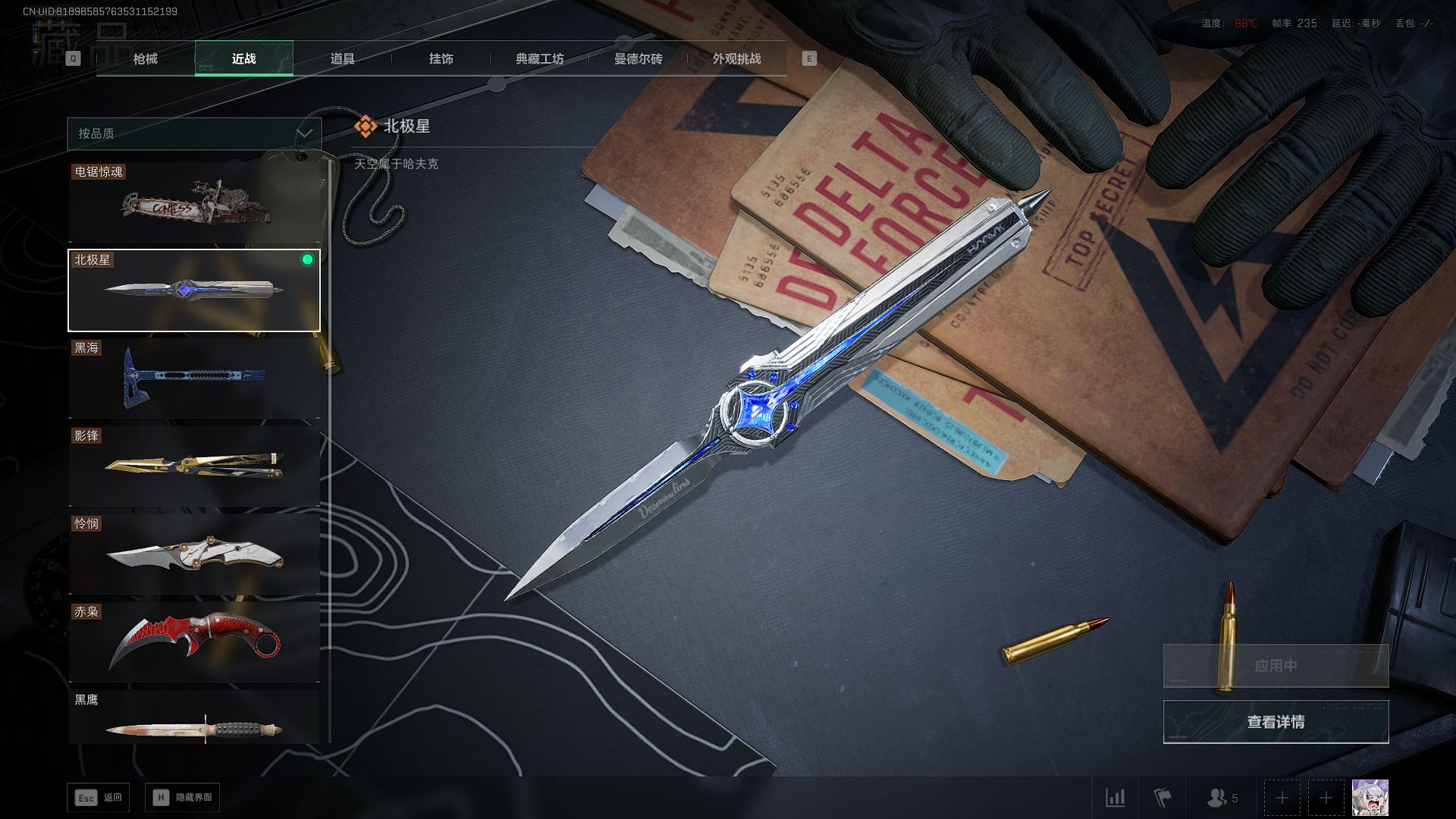Go to the 曼德尔砖 tab
The height and width of the screenshot is (819, 1456).
639,59
